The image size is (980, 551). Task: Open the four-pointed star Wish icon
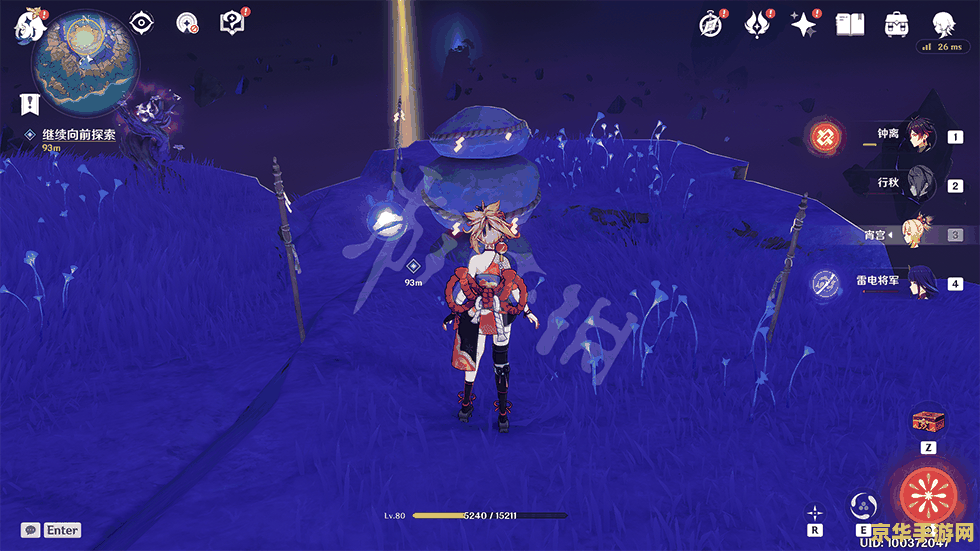(x=804, y=25)
